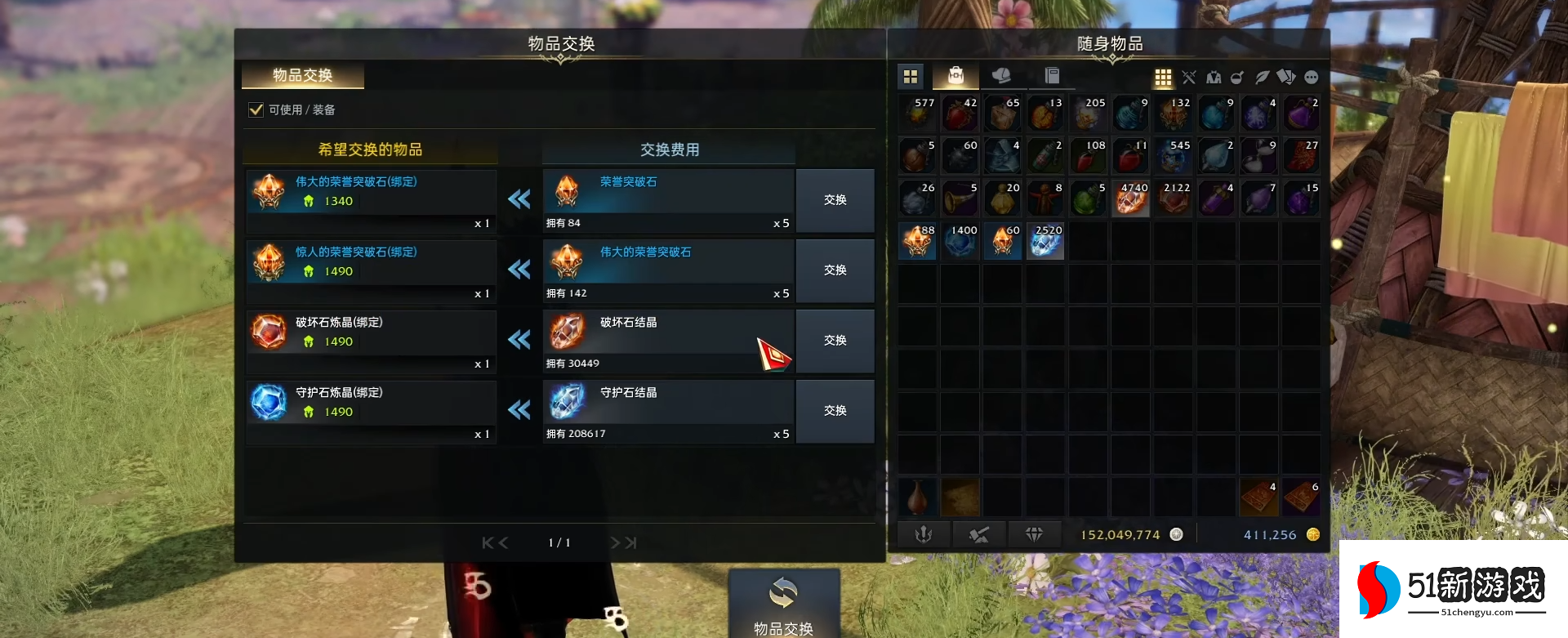Select the gem icon near currency display
The width and height of the screenshot is (1568, 638).
click(x=1034, y=533)
